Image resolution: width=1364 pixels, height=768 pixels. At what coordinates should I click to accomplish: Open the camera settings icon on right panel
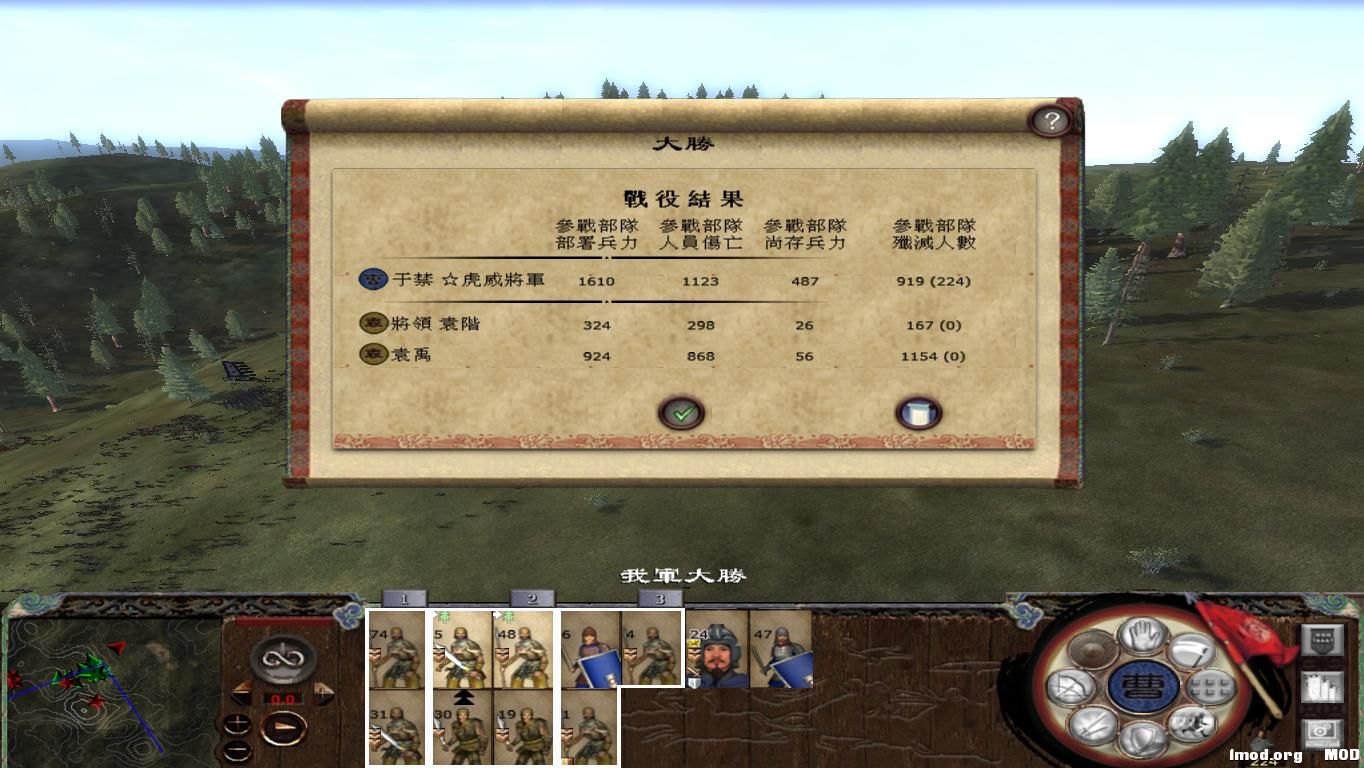(1323, 732)
